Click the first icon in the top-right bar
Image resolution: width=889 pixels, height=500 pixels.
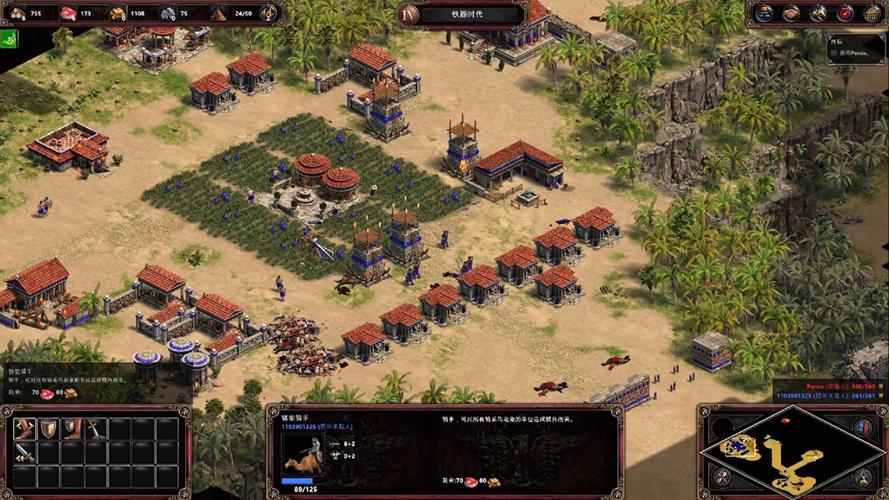[x=764, y=13]
